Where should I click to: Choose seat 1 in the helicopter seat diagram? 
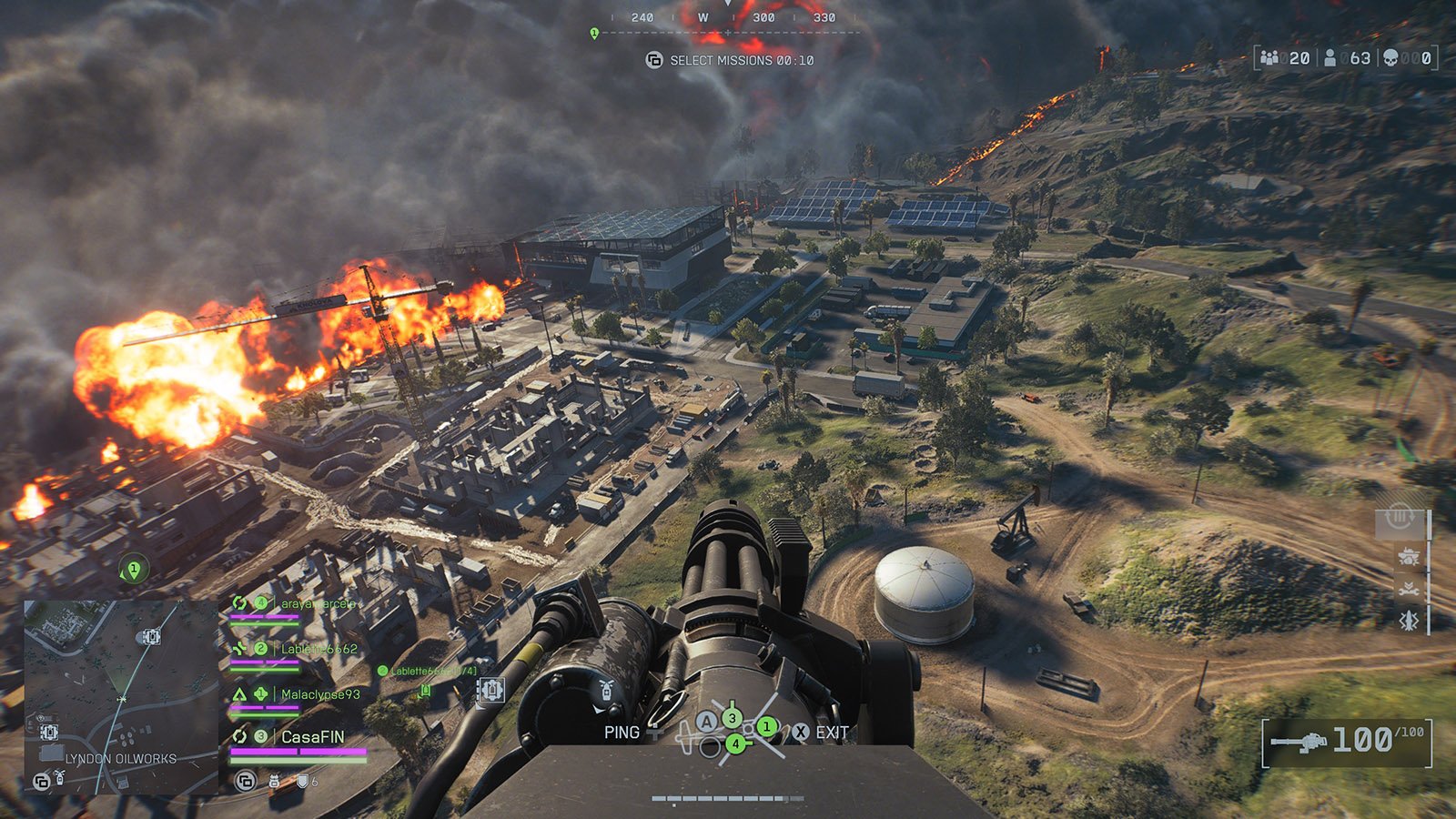click(x=767, y=726)
